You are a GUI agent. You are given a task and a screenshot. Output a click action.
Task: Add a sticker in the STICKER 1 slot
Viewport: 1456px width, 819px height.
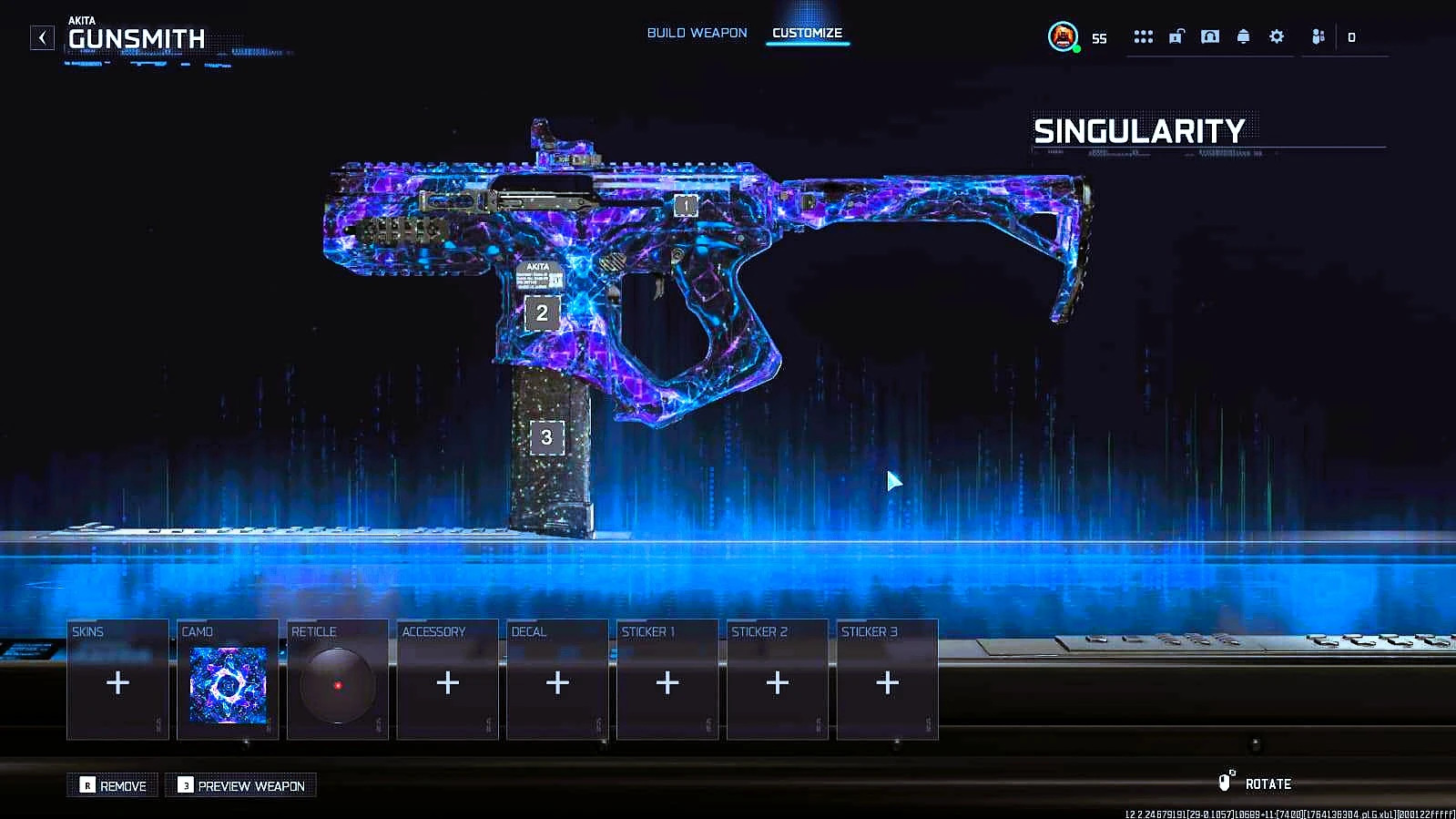667,681
